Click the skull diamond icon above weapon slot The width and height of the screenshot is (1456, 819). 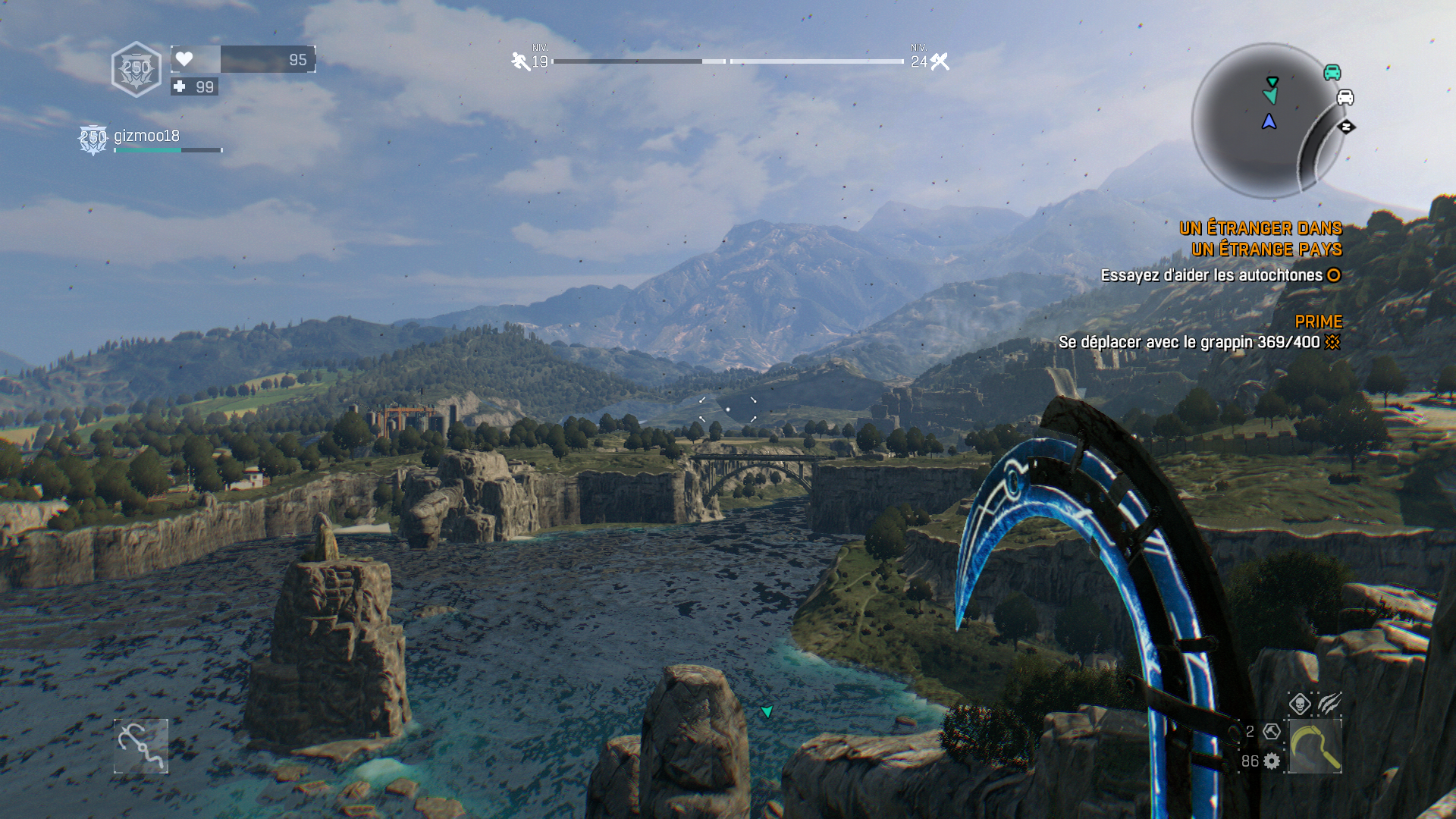(1300, 704)
